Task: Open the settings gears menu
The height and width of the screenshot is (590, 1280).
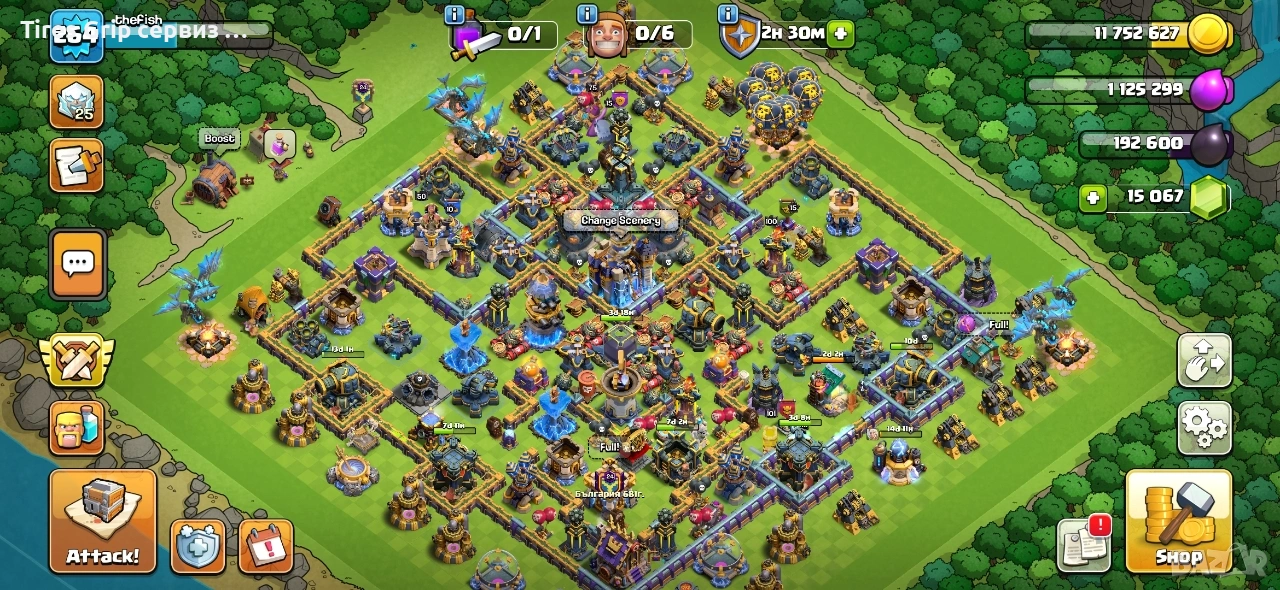Action: click(x=1204, y=429)
